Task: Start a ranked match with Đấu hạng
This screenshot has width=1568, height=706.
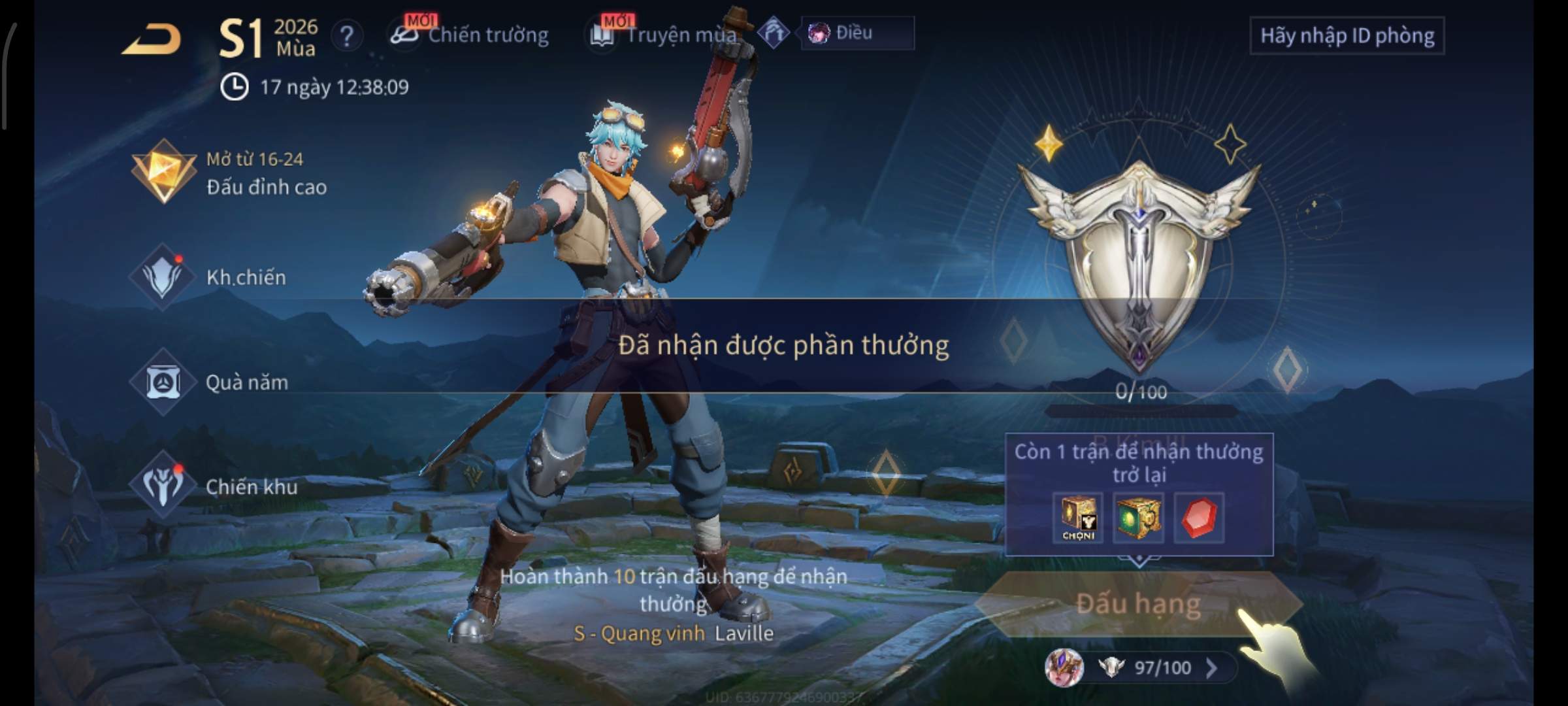Action: [x=1138, y=603]
